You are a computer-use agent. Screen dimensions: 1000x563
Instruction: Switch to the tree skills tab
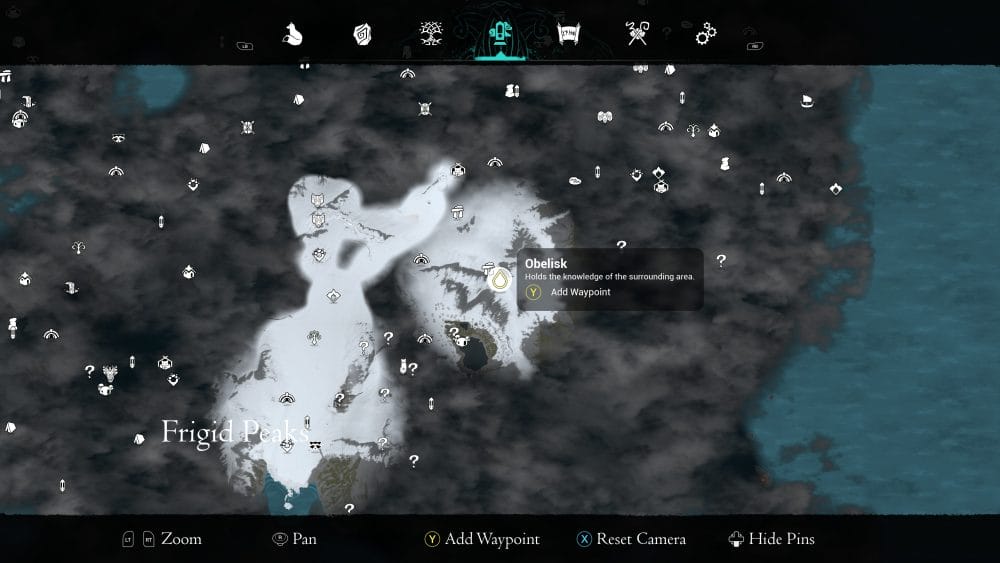click(x=431, y=35)
